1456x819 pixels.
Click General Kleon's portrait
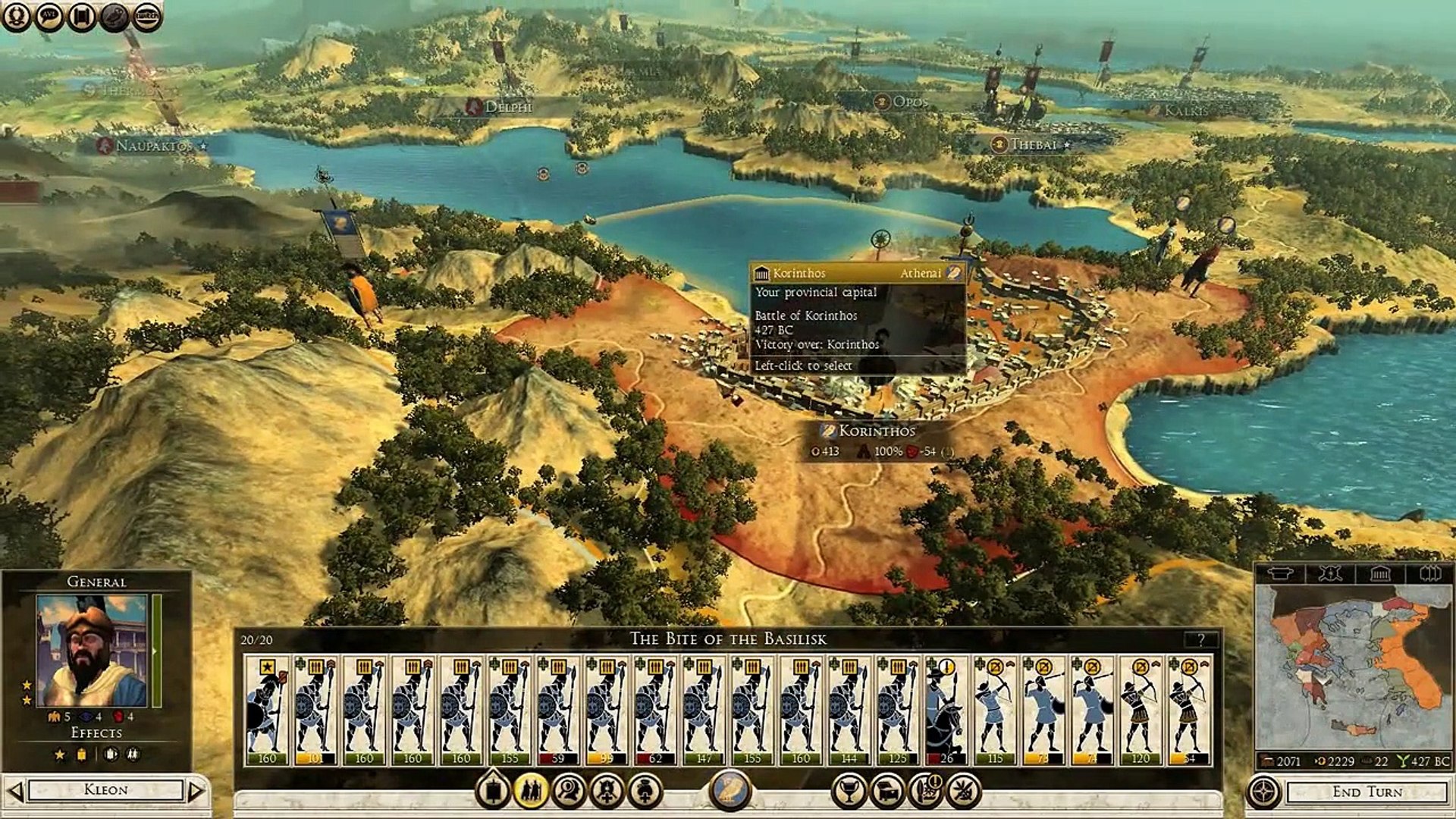(92, 651)
